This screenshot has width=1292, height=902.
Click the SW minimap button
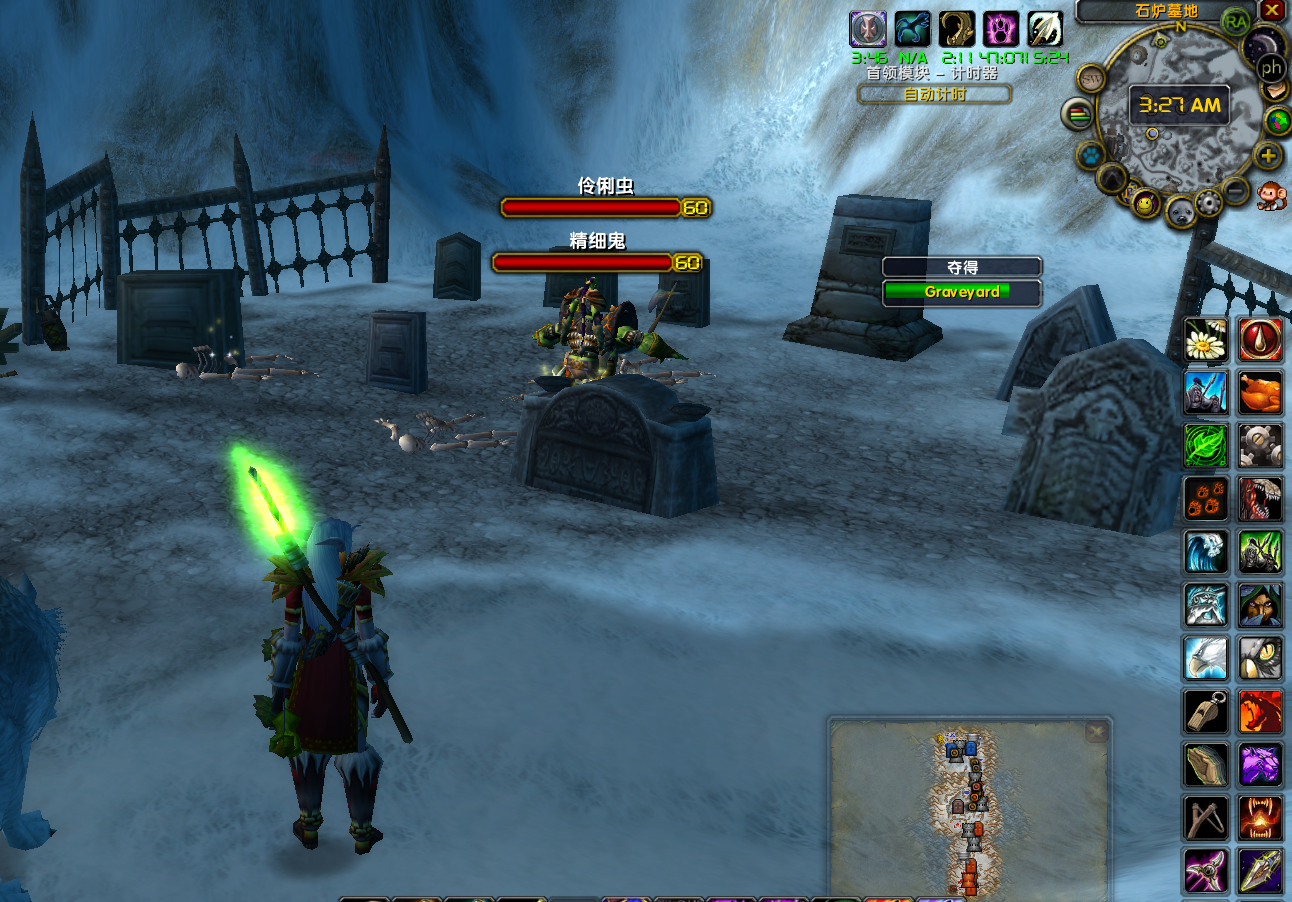(1089, 78)
